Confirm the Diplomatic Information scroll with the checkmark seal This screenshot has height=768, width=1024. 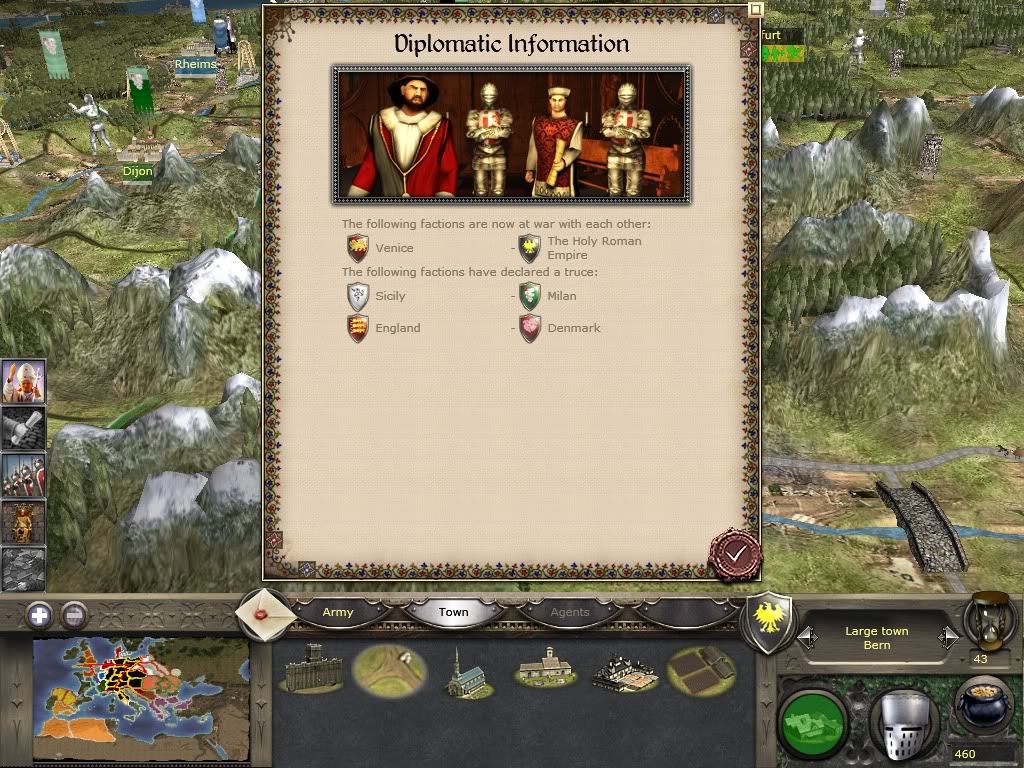pos(736,553)
